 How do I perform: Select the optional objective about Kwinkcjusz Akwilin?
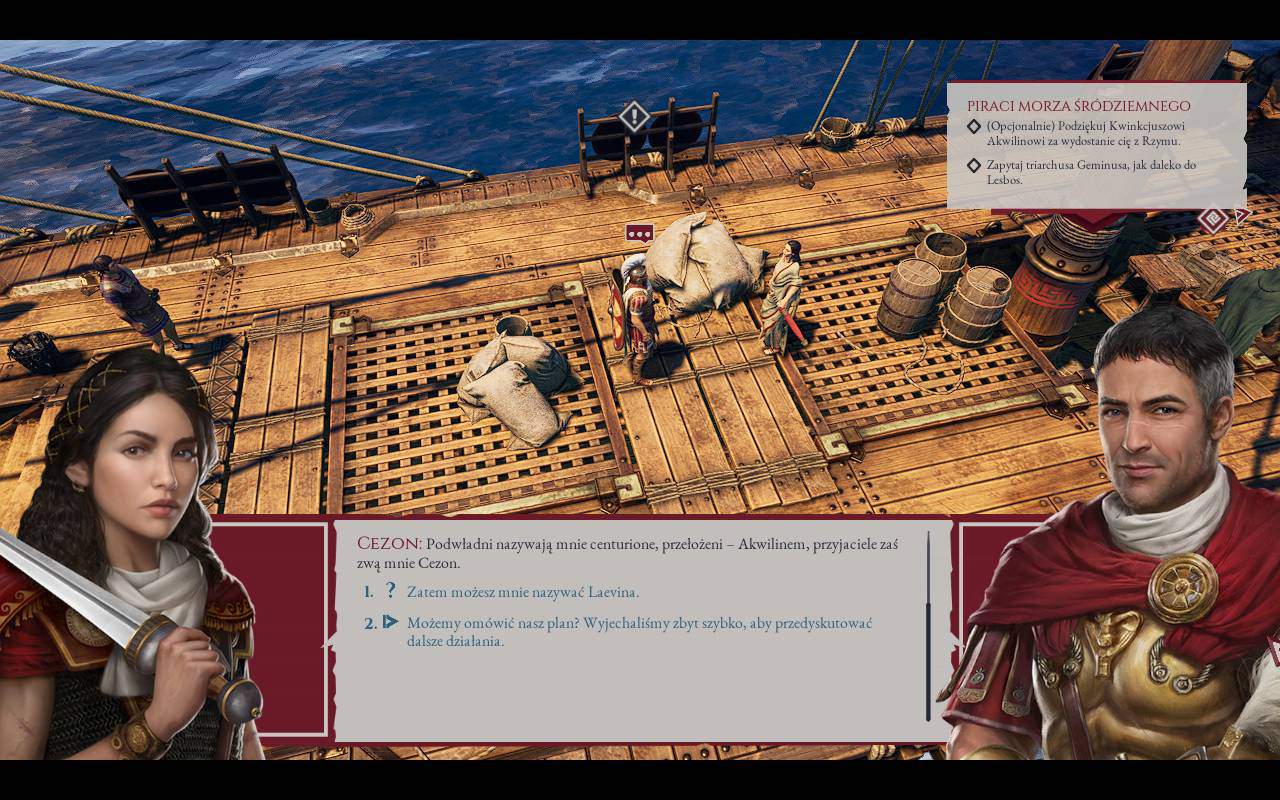point(1084,135)
